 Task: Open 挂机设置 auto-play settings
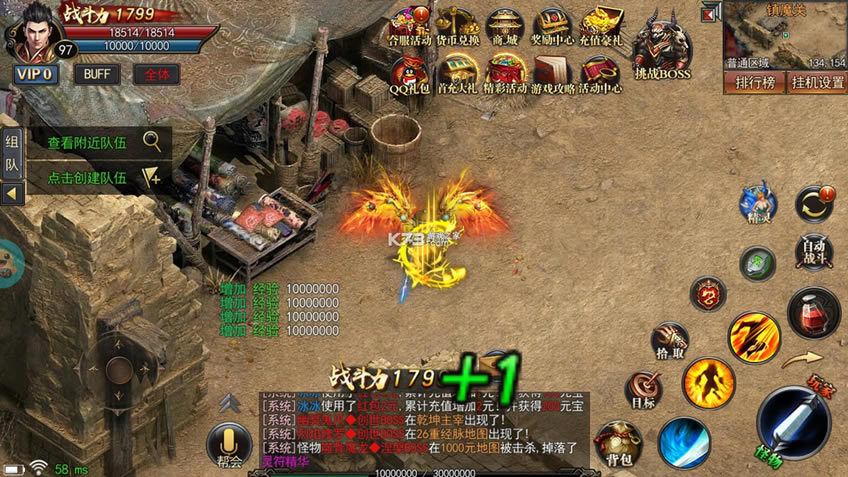[816, 82]
